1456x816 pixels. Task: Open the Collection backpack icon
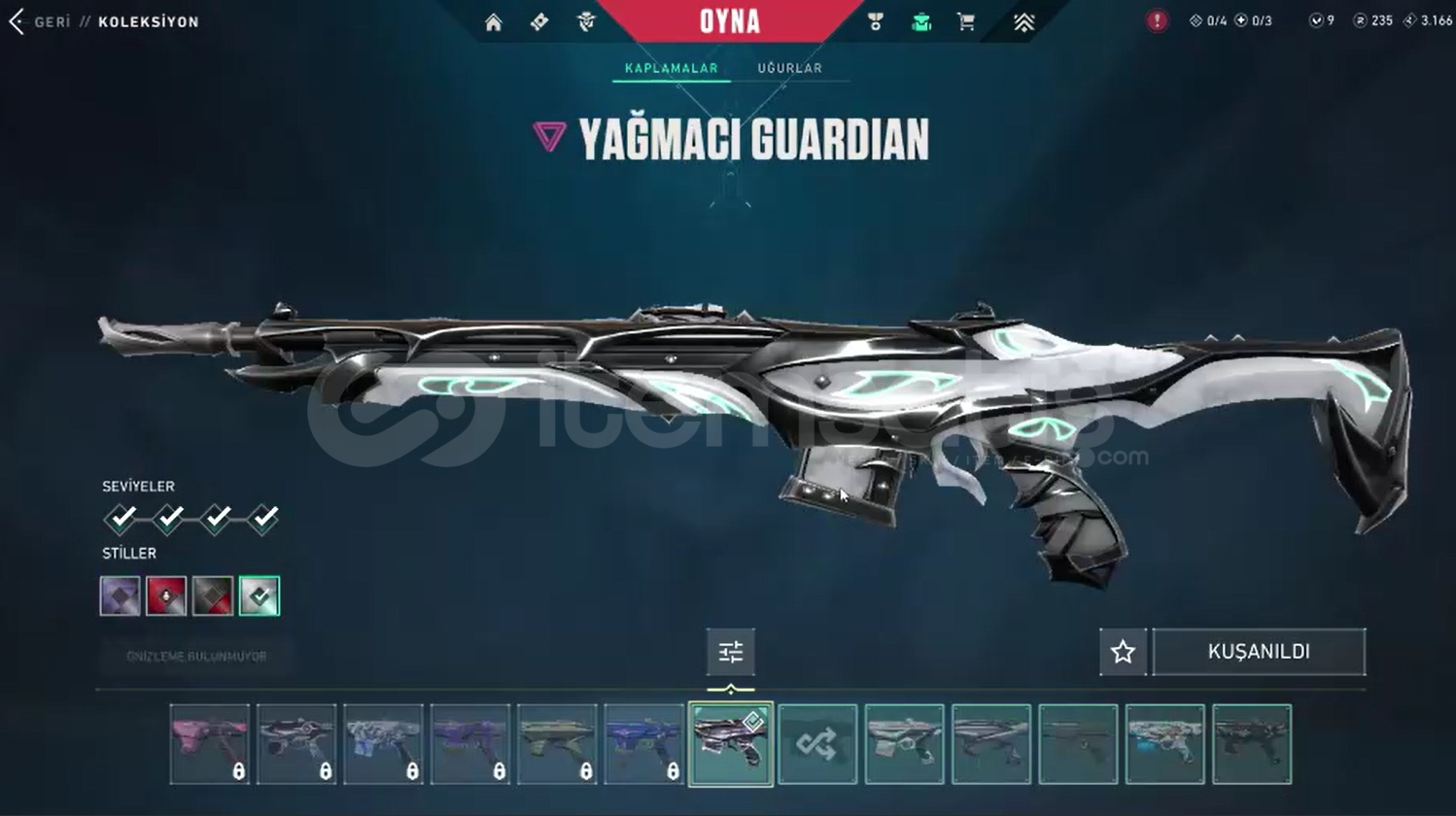[x=919, y=20]
